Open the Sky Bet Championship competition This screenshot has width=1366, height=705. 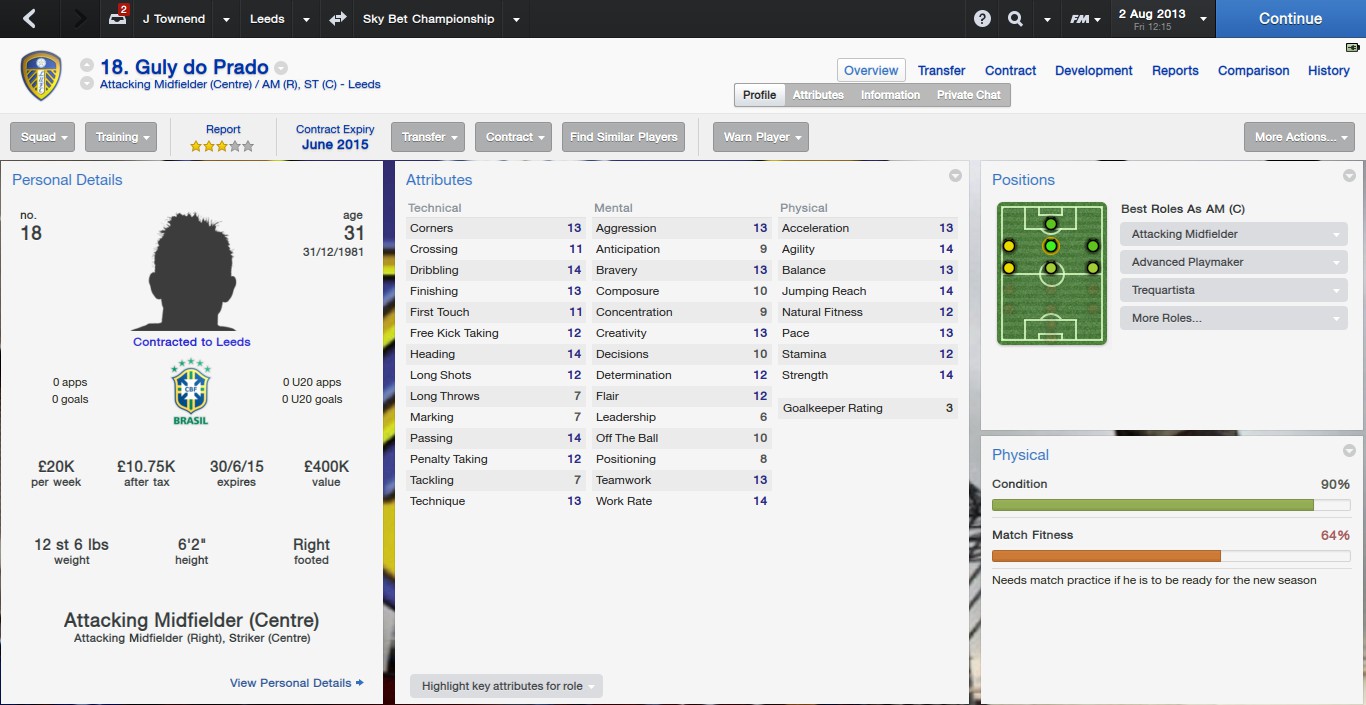point(428,19)
